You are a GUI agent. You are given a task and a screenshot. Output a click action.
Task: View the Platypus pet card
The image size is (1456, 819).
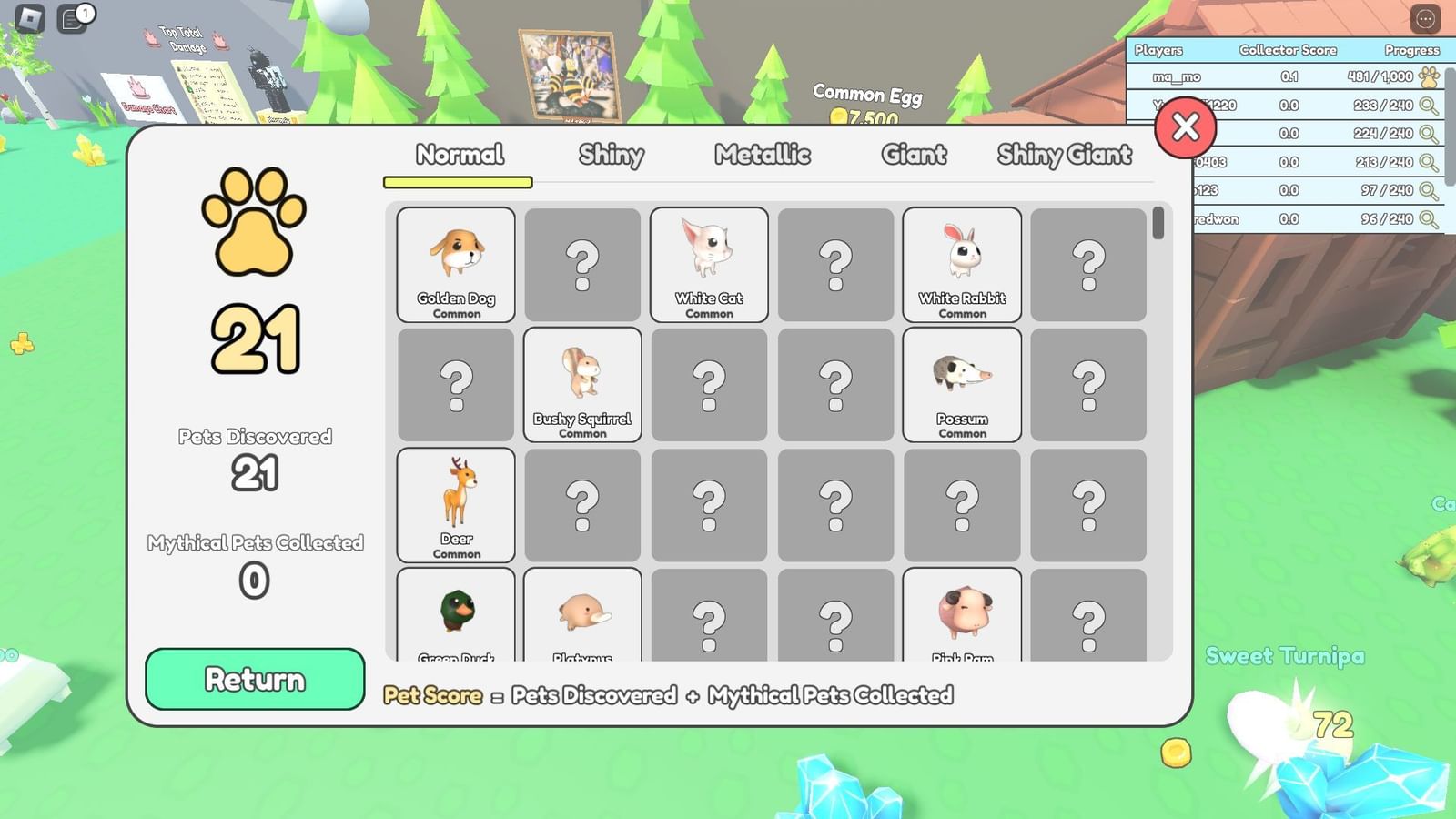(582, 619)
